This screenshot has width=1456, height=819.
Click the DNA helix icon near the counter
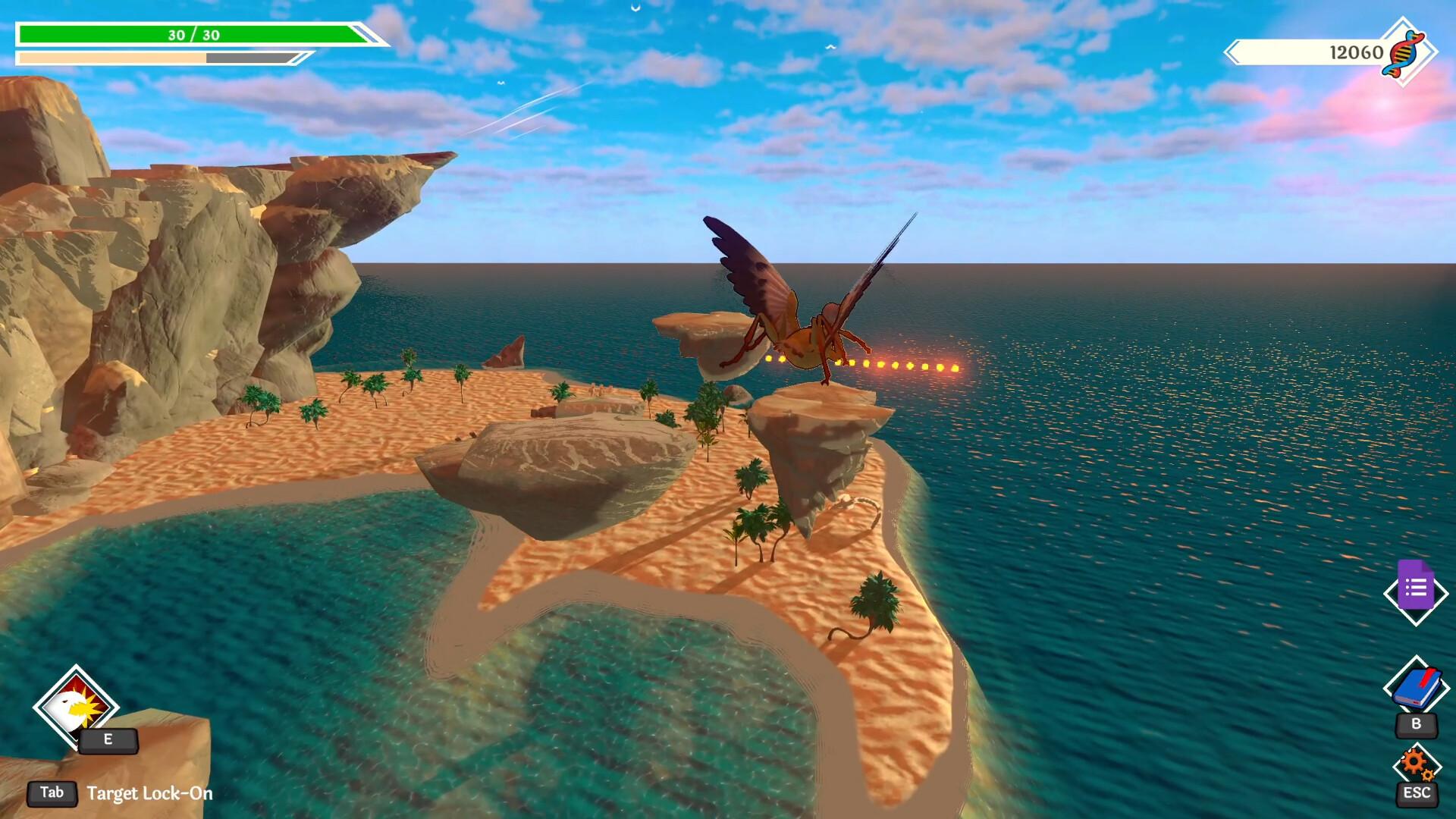click(x=1404, y=53)
